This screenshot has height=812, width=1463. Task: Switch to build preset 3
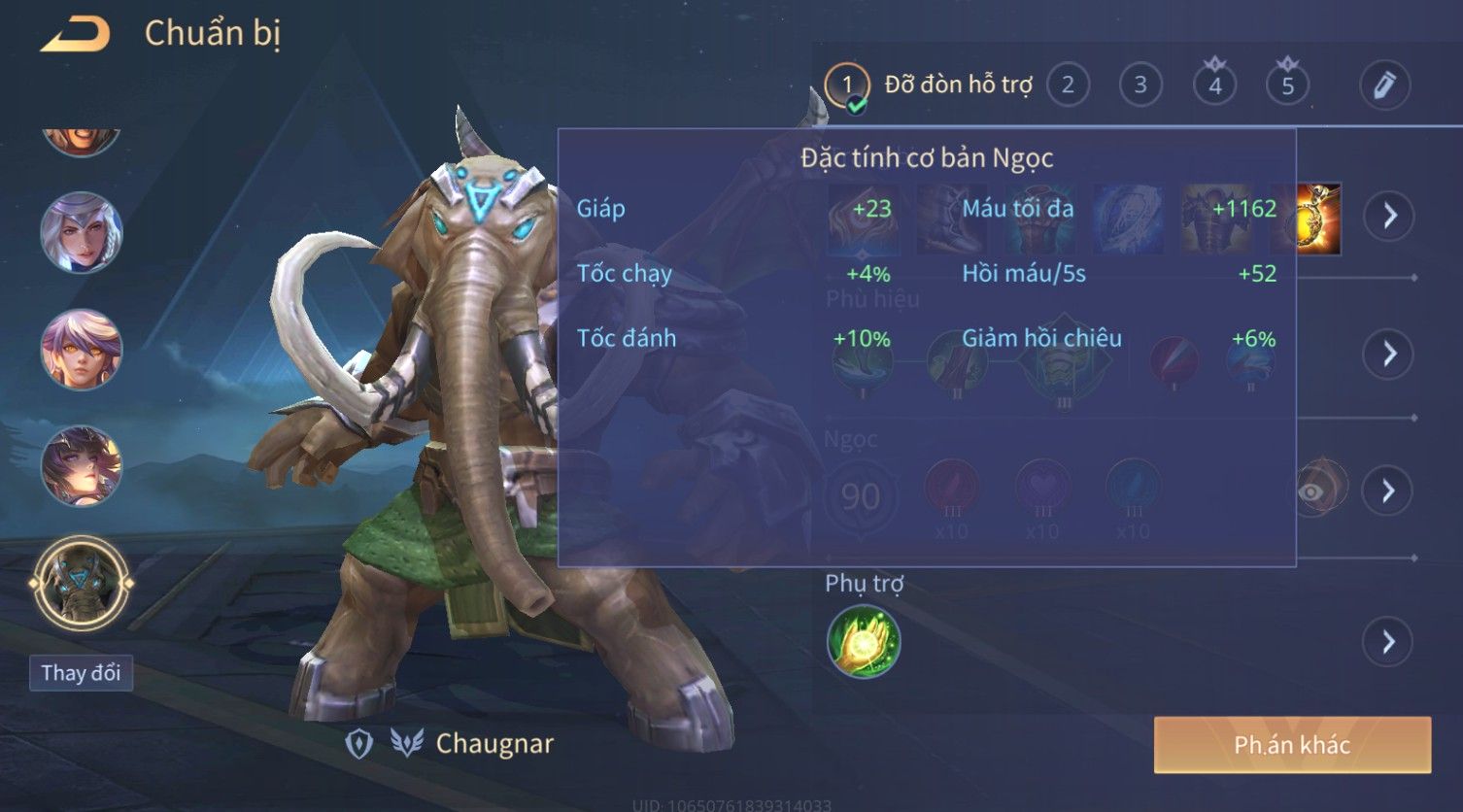[1140, 85]
